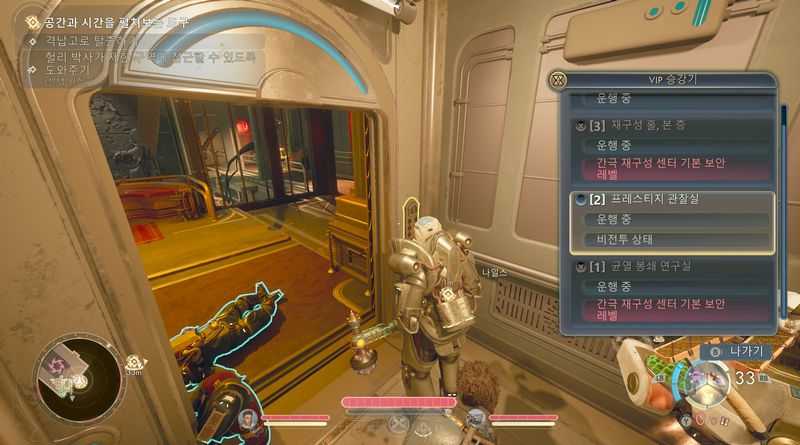Click the 나가기 exit button
The image size is (800, 445).
tap(739, 351)
